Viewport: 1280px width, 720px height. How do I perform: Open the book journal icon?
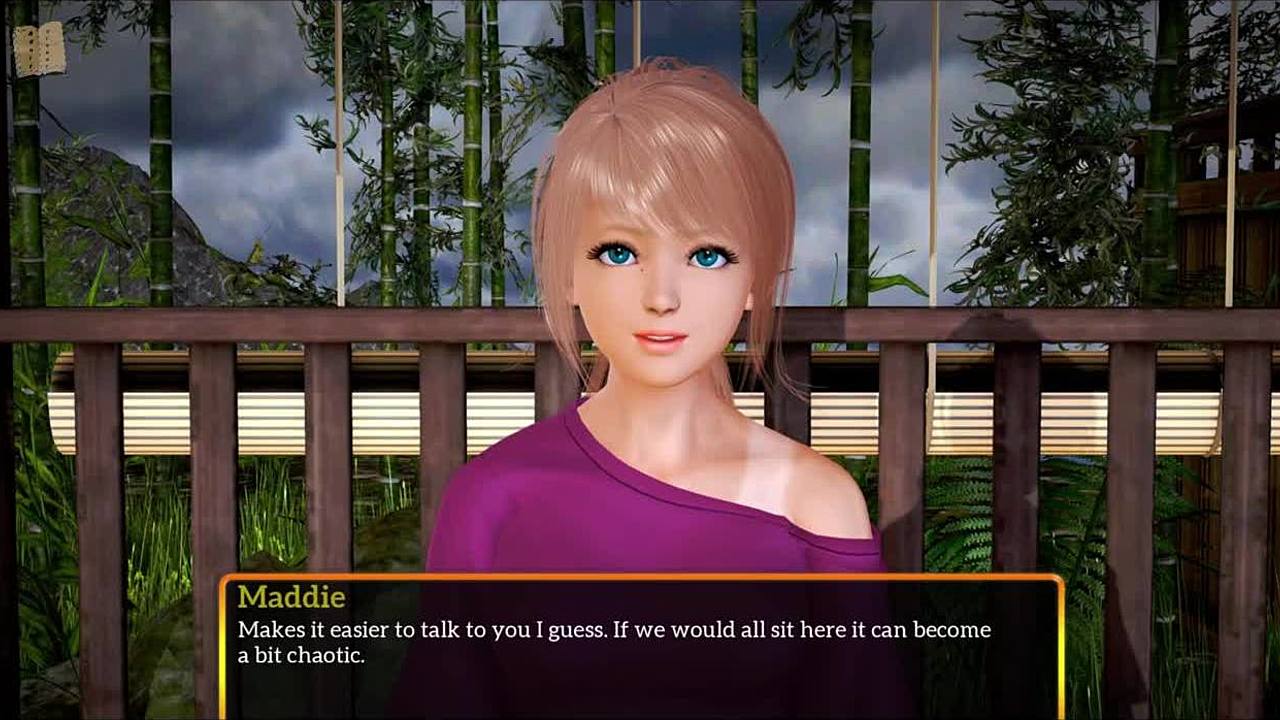pyautogui.click(x=39, y=51)
